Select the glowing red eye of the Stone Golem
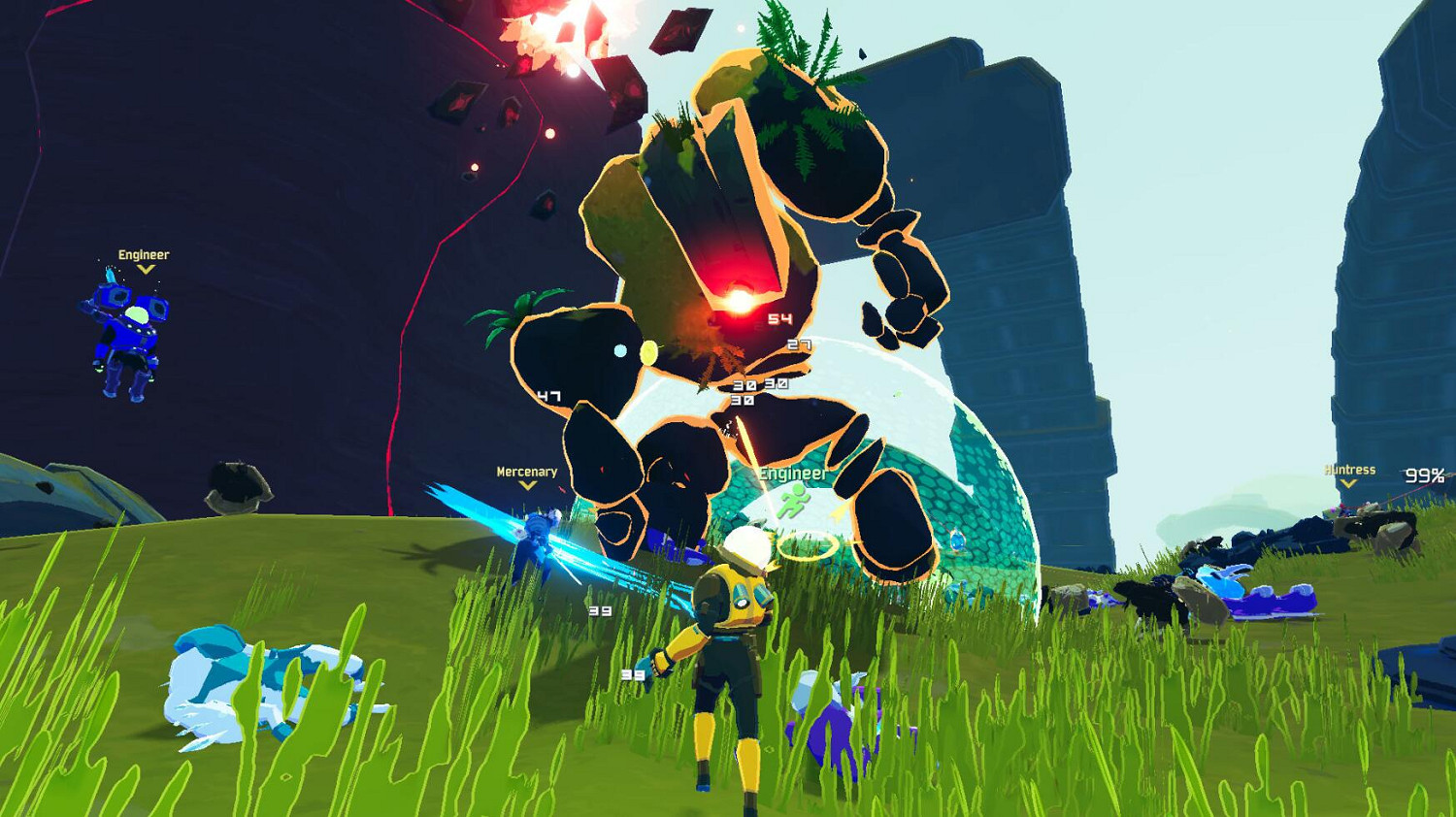 (737, 299)
